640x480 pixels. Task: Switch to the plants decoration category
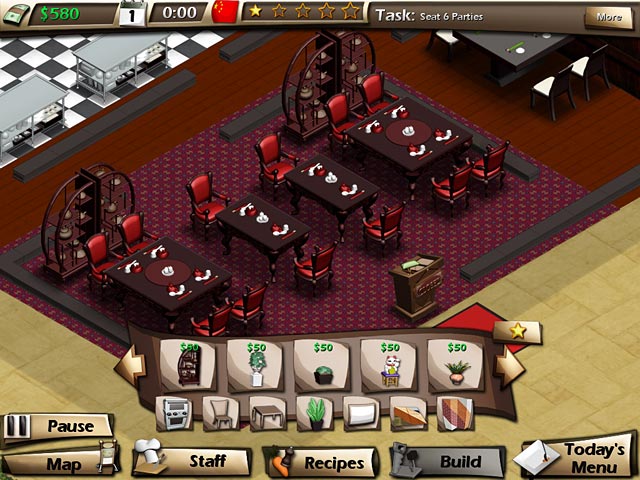313,412
